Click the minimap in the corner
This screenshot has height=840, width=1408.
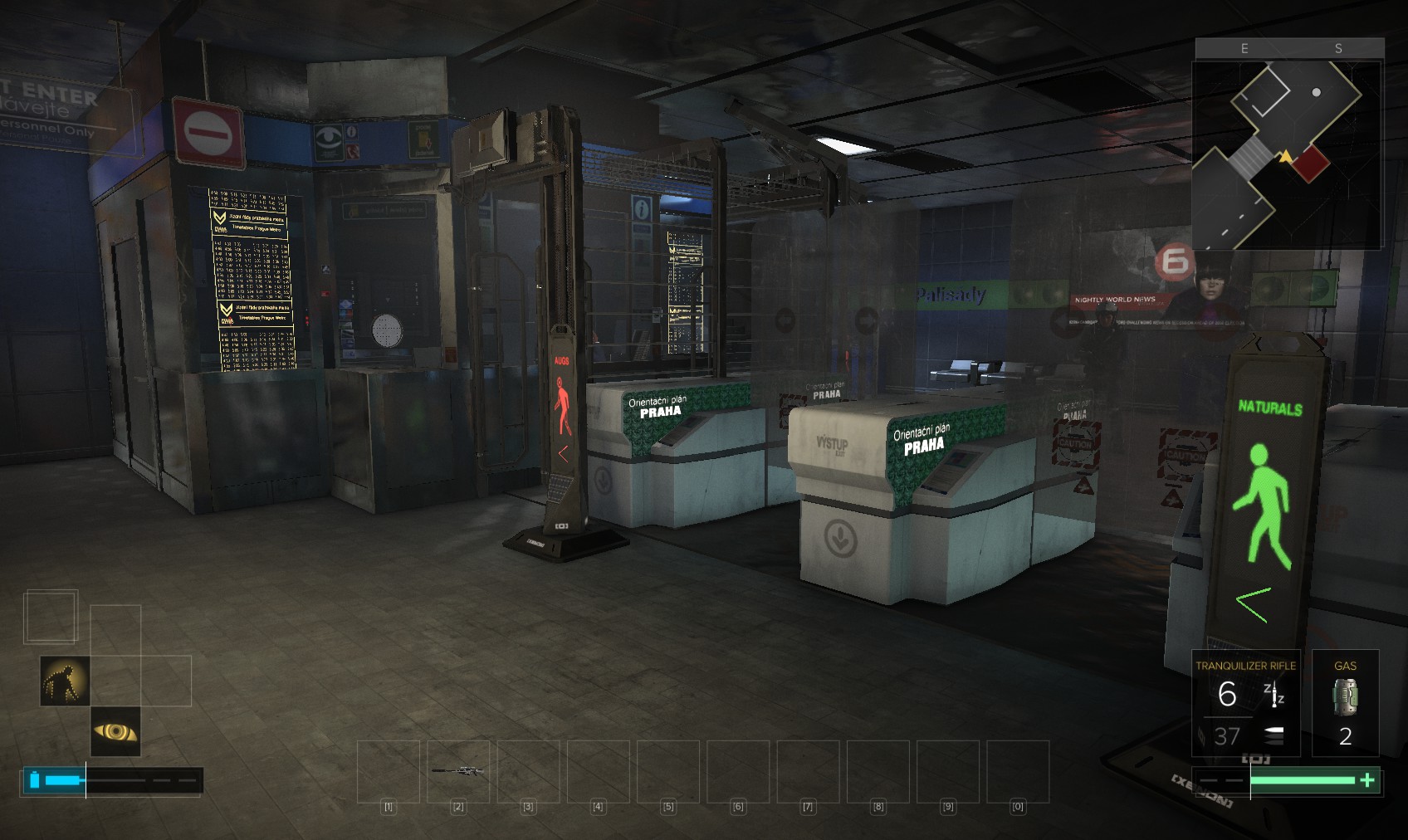[1287, 154]
